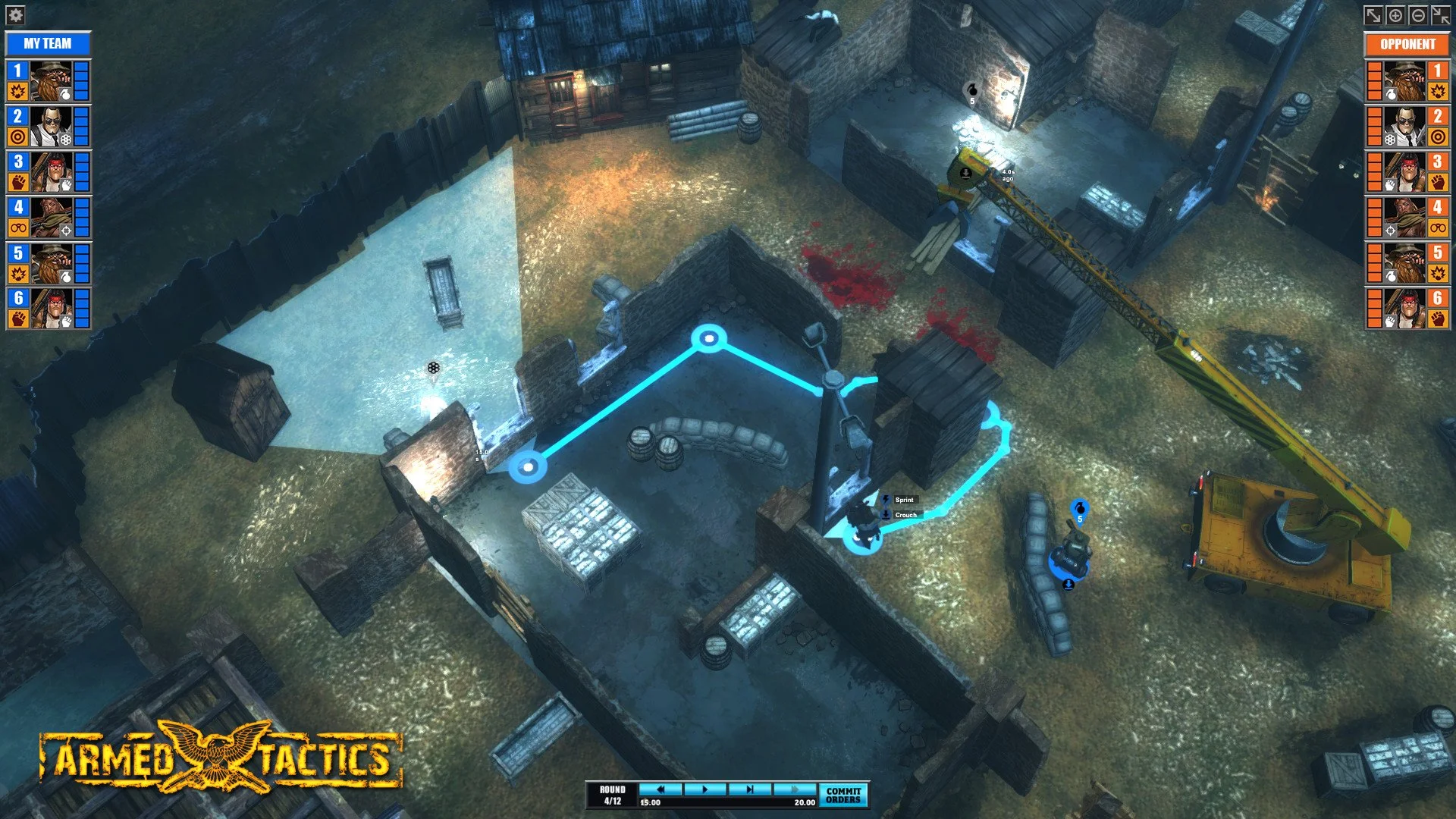Click the binoculars scout icon next to member 4
The image size is (1456, 819).
click(x=18, y=228)
